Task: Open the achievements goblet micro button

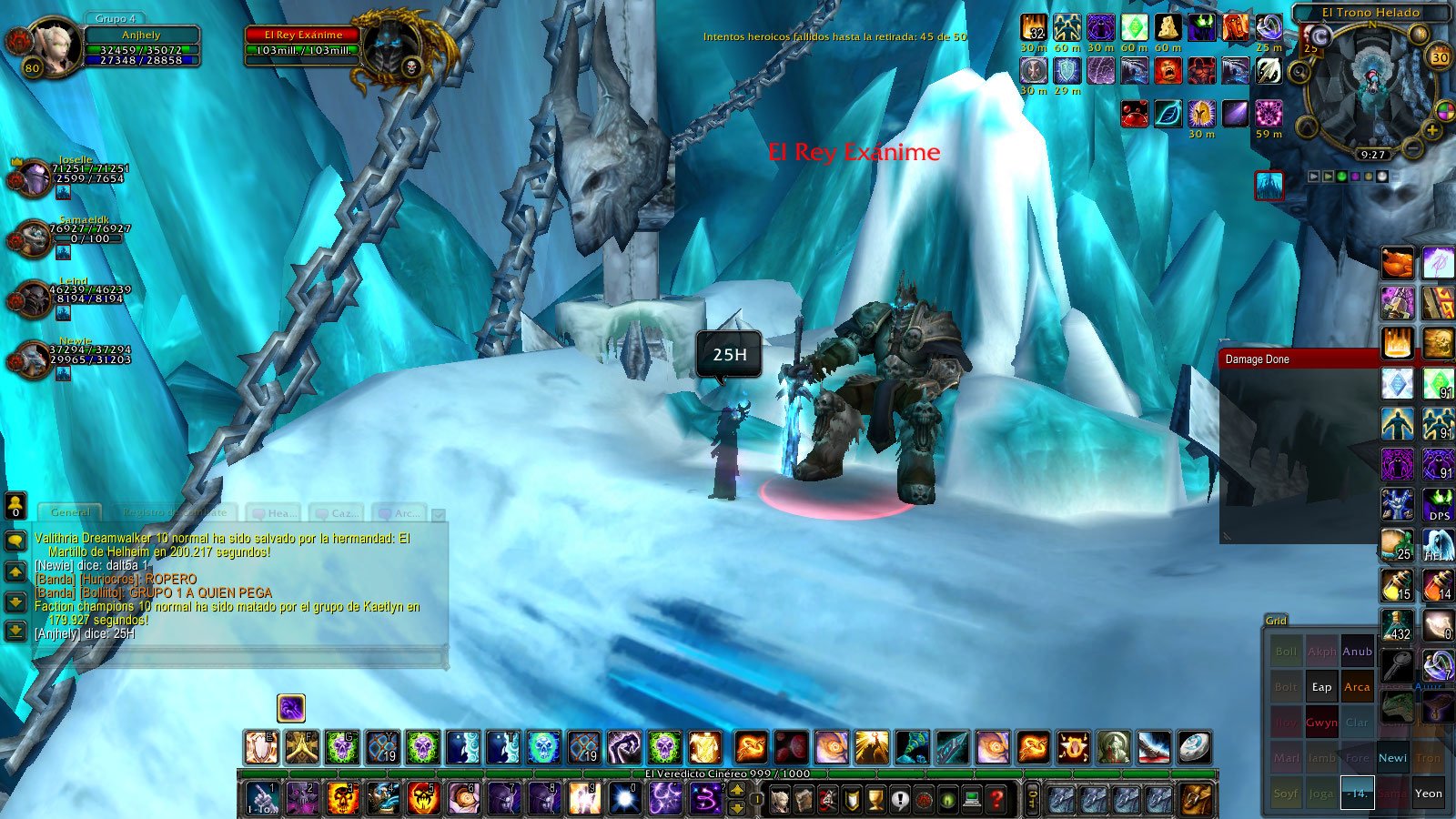Action: point(875,800)
